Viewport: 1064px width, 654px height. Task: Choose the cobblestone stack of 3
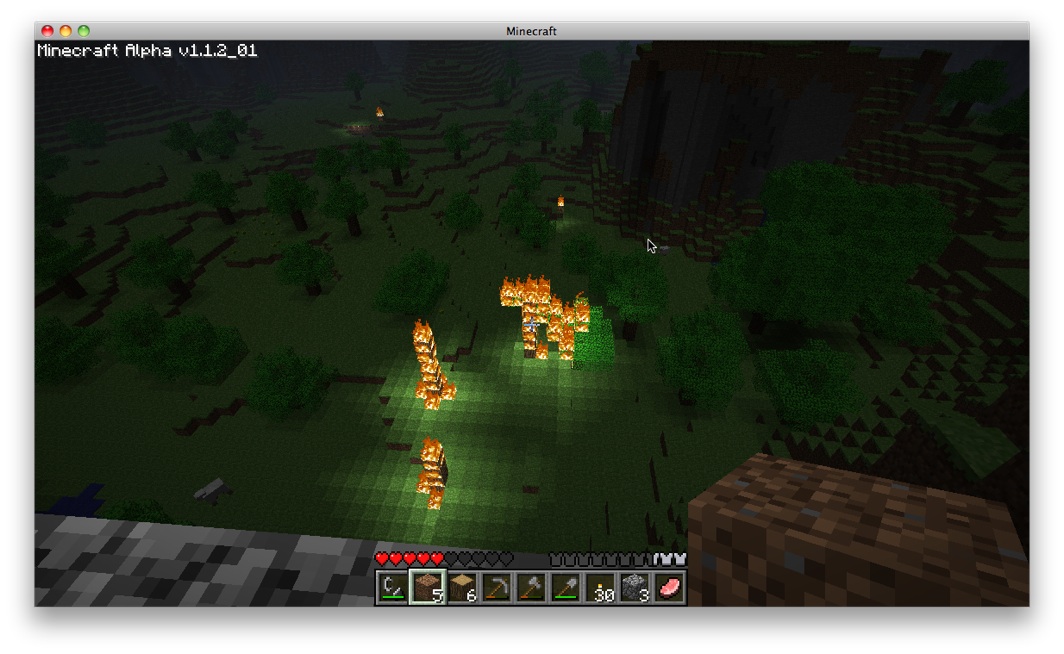tap(634, 589)
